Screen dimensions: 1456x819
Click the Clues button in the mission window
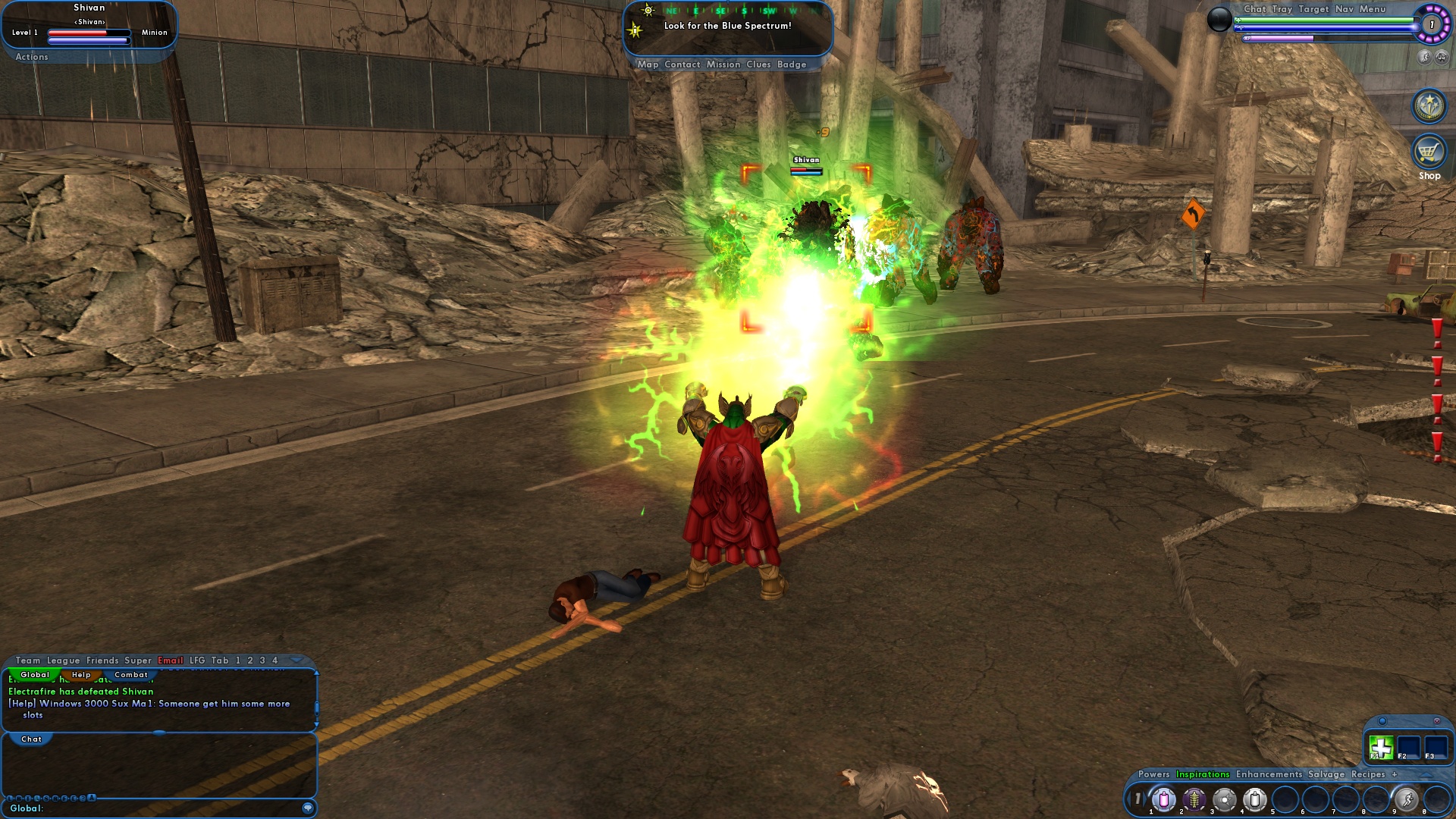click(x=758, y=64)
